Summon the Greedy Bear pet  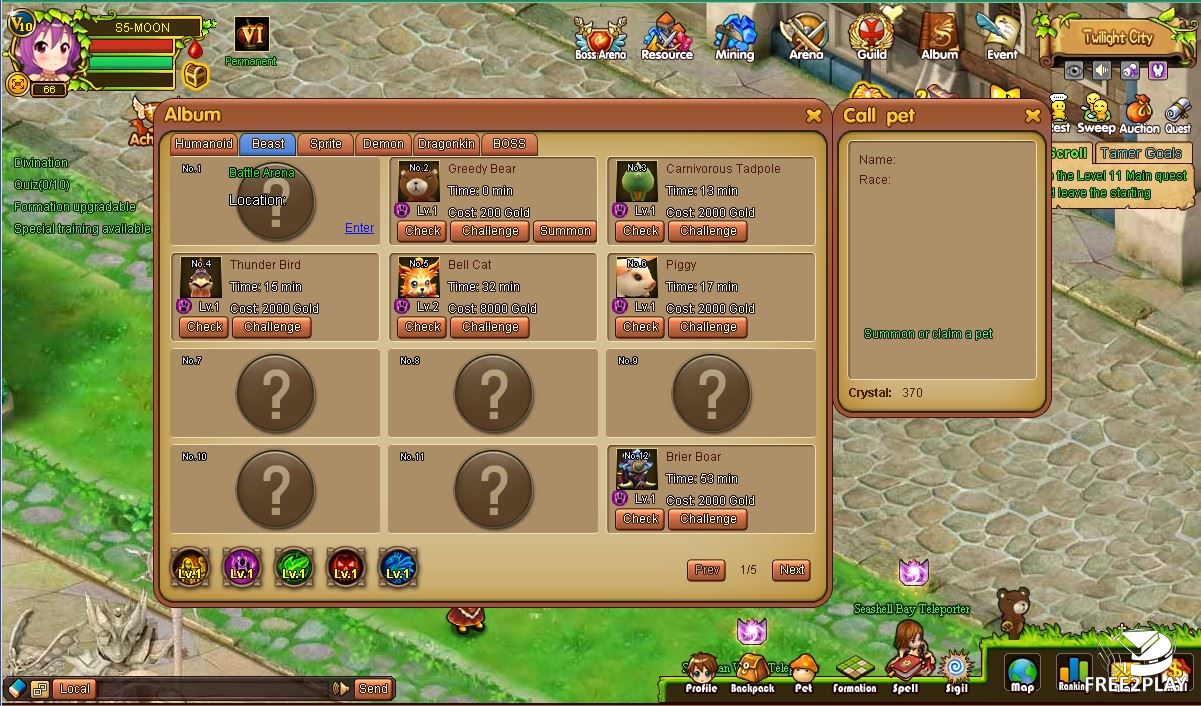tap(565, 231)
